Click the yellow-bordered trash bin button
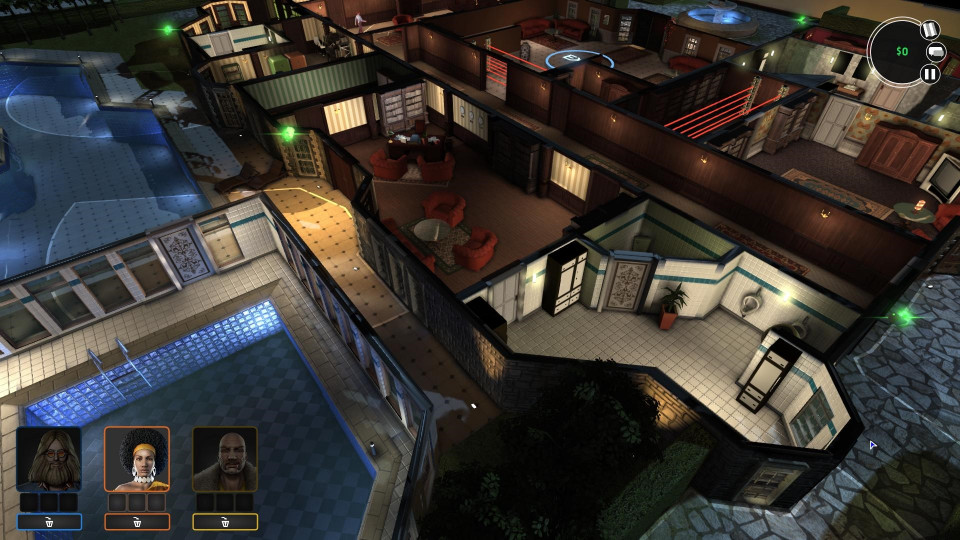 click(x=225, y=521)
